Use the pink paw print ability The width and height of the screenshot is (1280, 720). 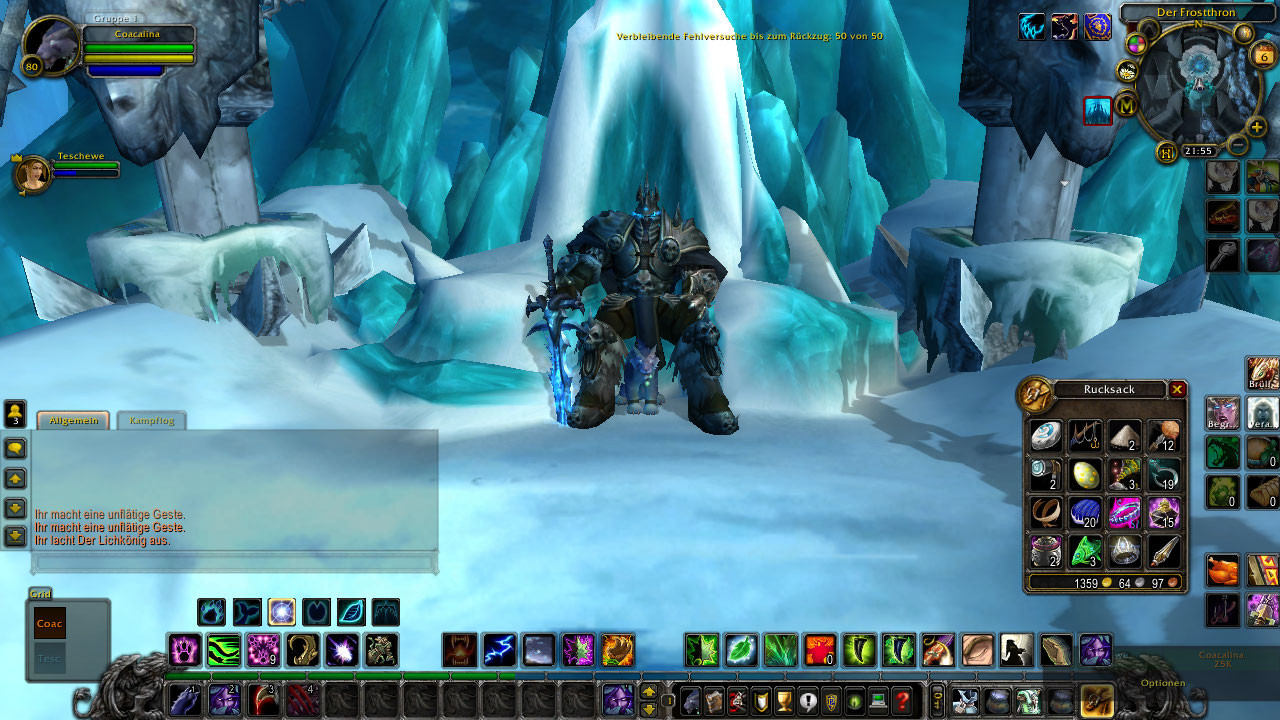185,650
